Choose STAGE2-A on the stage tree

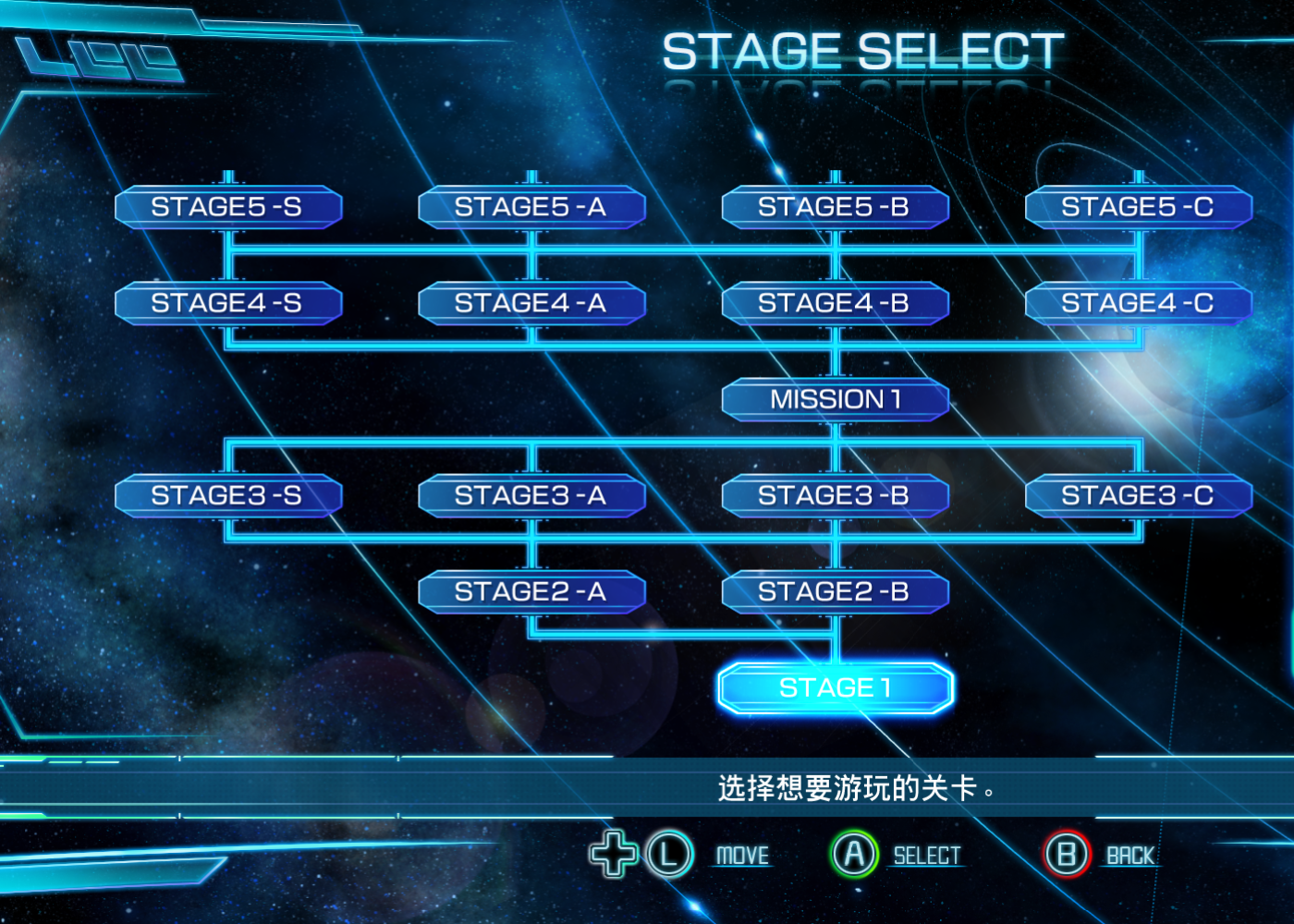click(531, 592)
